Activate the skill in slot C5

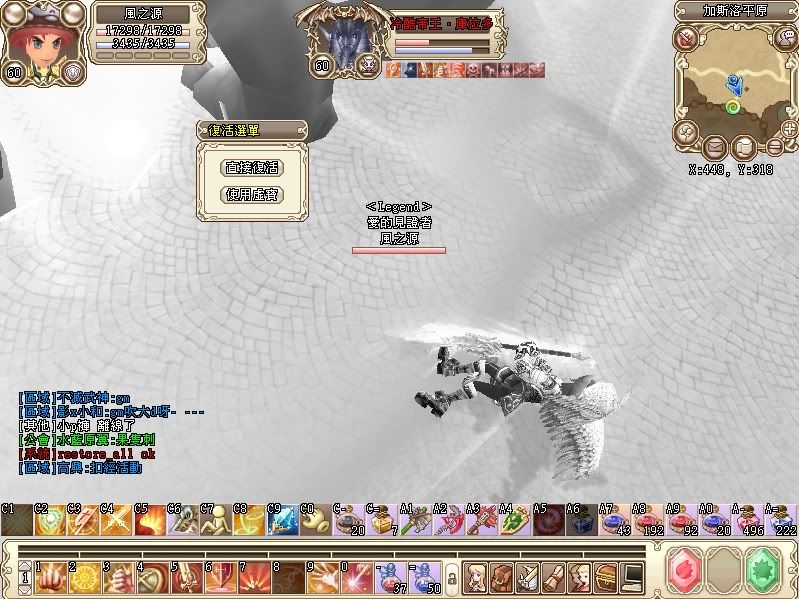(150, 519)
